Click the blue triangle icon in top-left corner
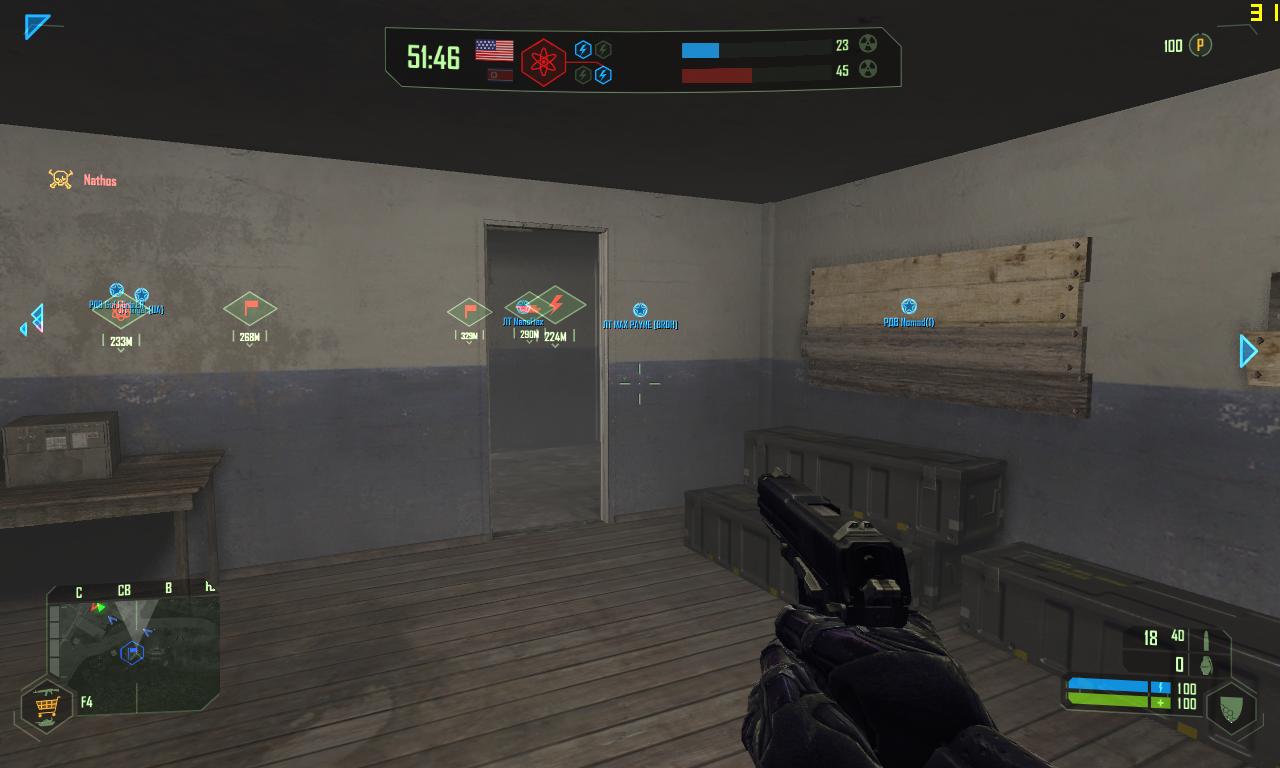The width and height of the screenshot is (1280, 768). click(x=37, y=25)
